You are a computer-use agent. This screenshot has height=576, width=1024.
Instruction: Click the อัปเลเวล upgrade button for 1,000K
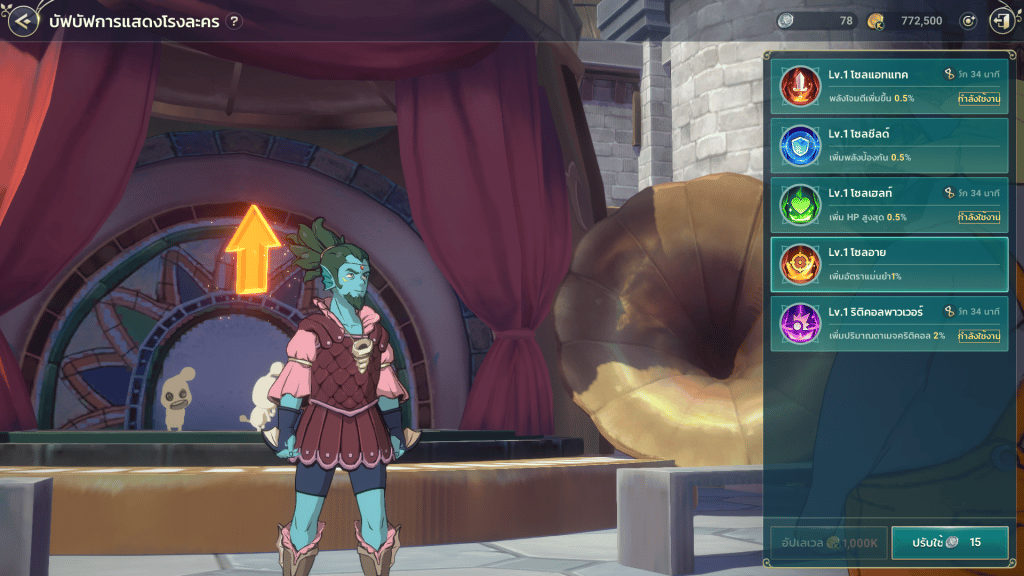825,542
